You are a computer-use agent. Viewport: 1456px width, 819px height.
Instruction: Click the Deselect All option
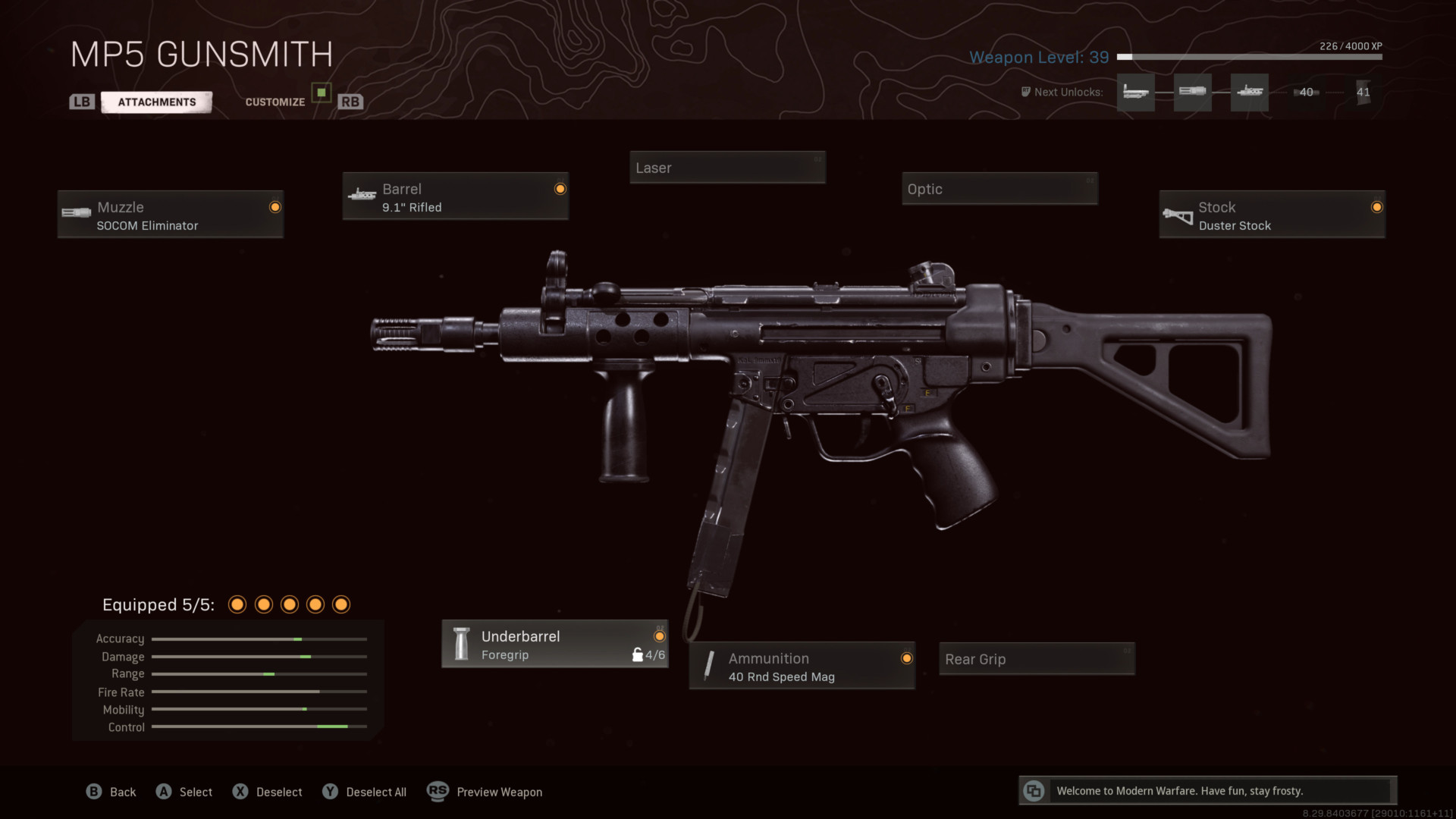click(365, 792)
